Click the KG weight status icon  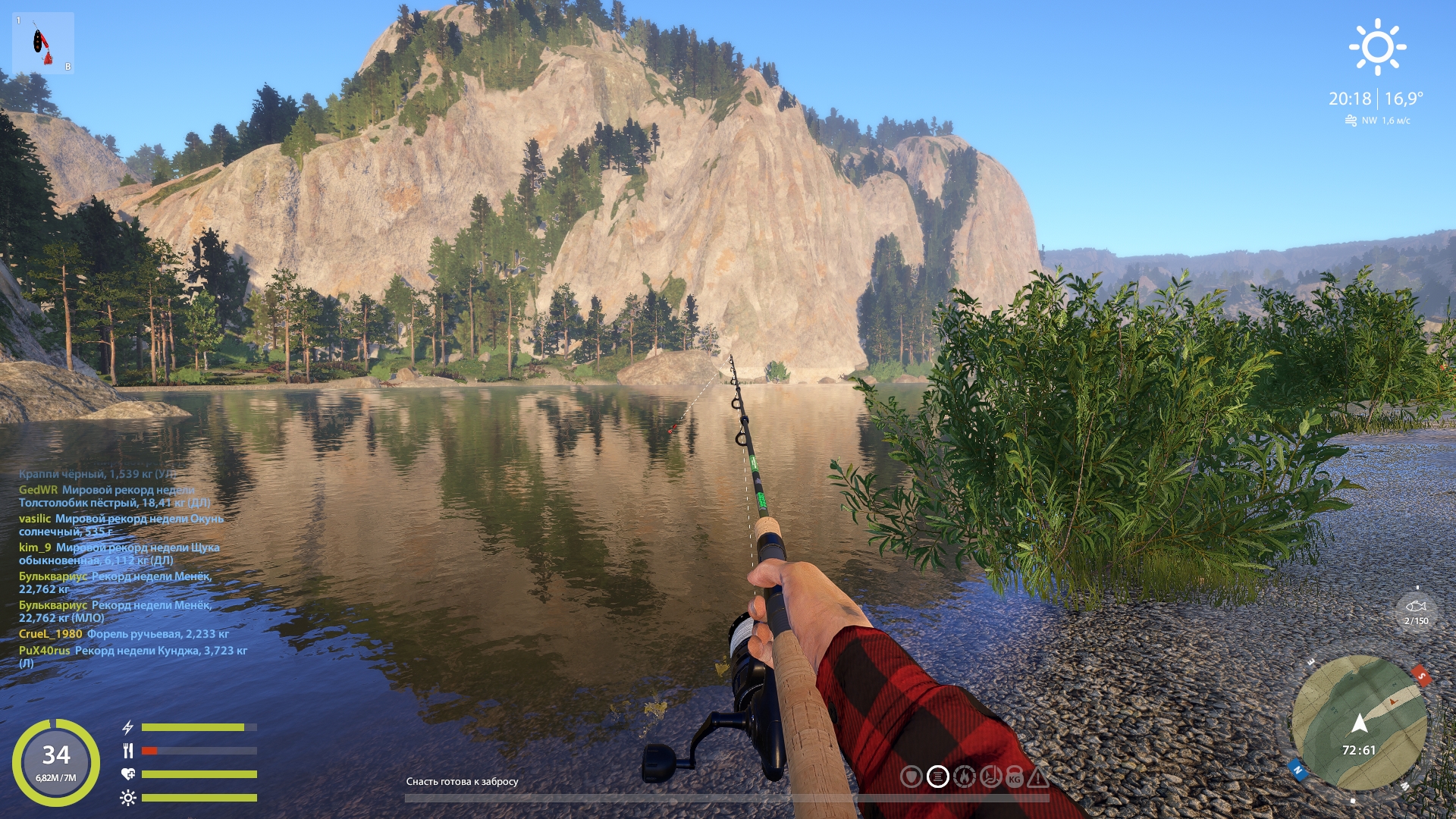(1015, 777)
